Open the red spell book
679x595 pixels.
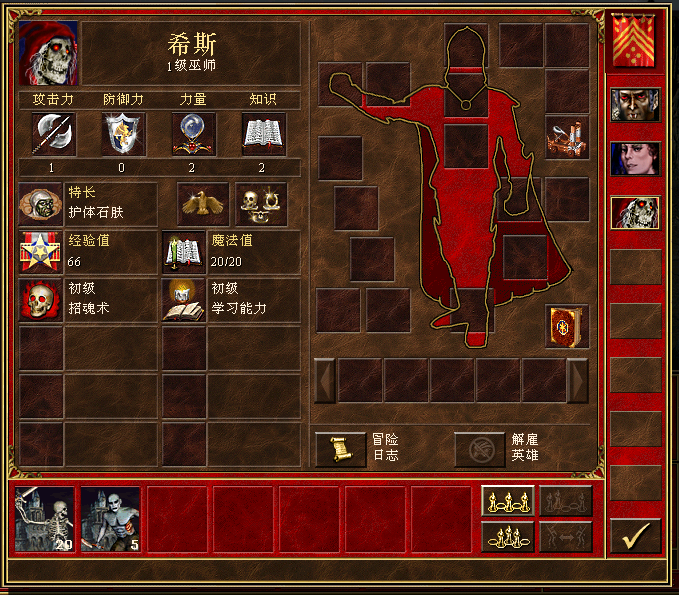pos(567,327)
